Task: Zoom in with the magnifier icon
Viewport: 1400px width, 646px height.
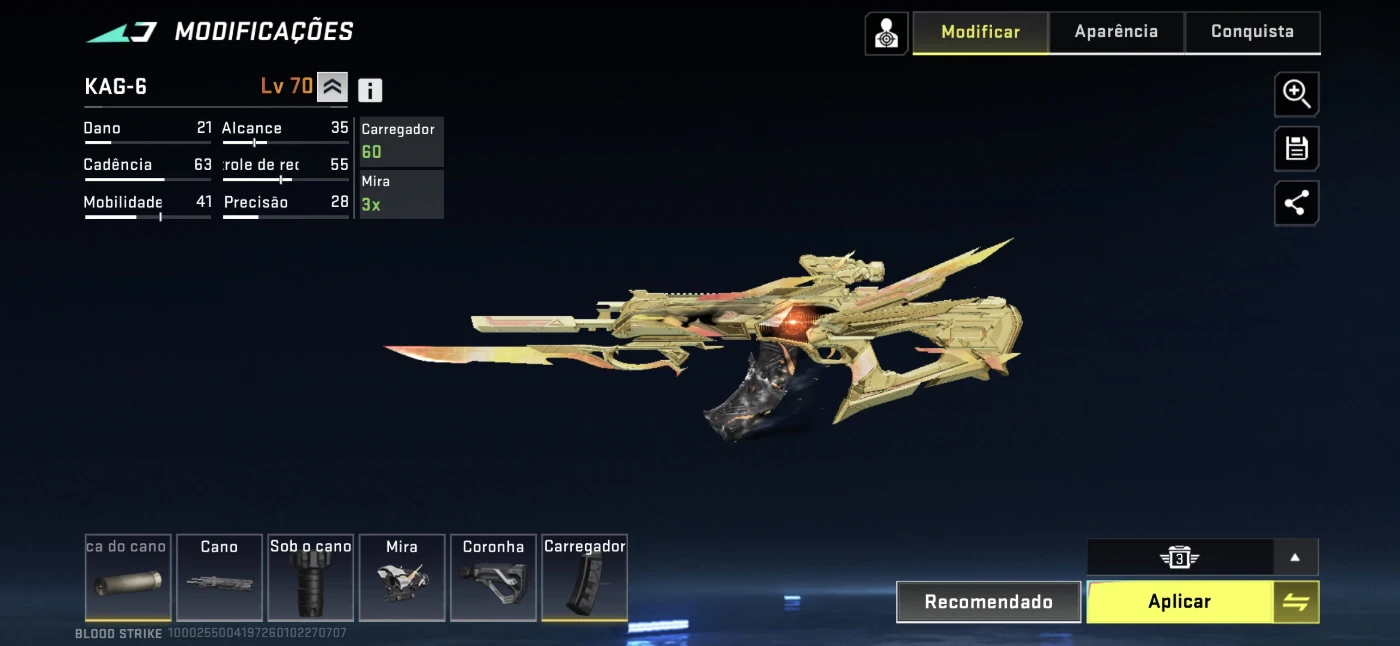Action: pos(1296,95)
